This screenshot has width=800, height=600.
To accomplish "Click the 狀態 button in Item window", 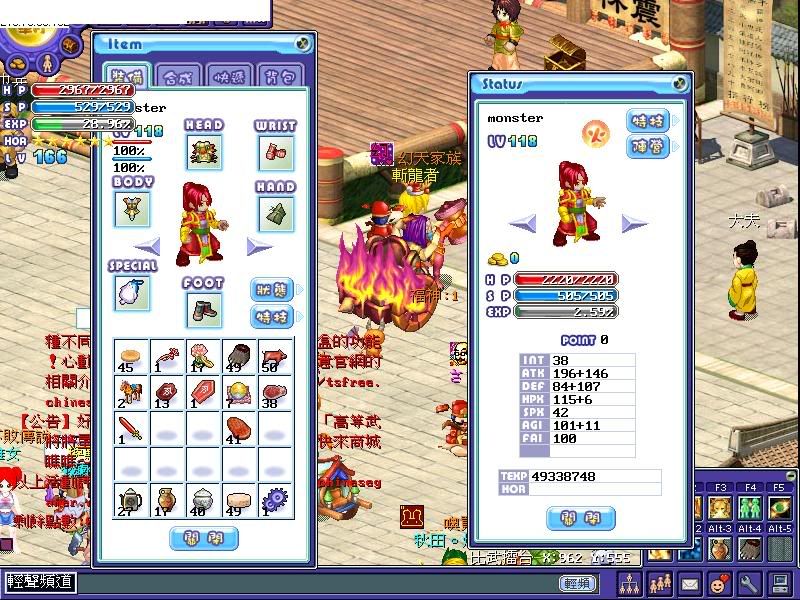I will pyautogui.click(x=271, y=290).
